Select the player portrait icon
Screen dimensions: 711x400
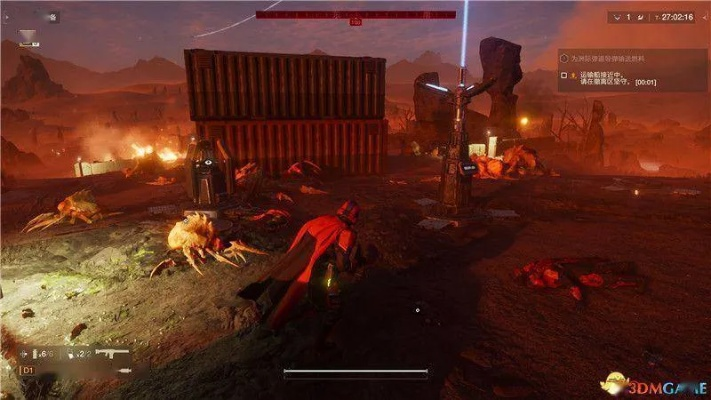28,38
